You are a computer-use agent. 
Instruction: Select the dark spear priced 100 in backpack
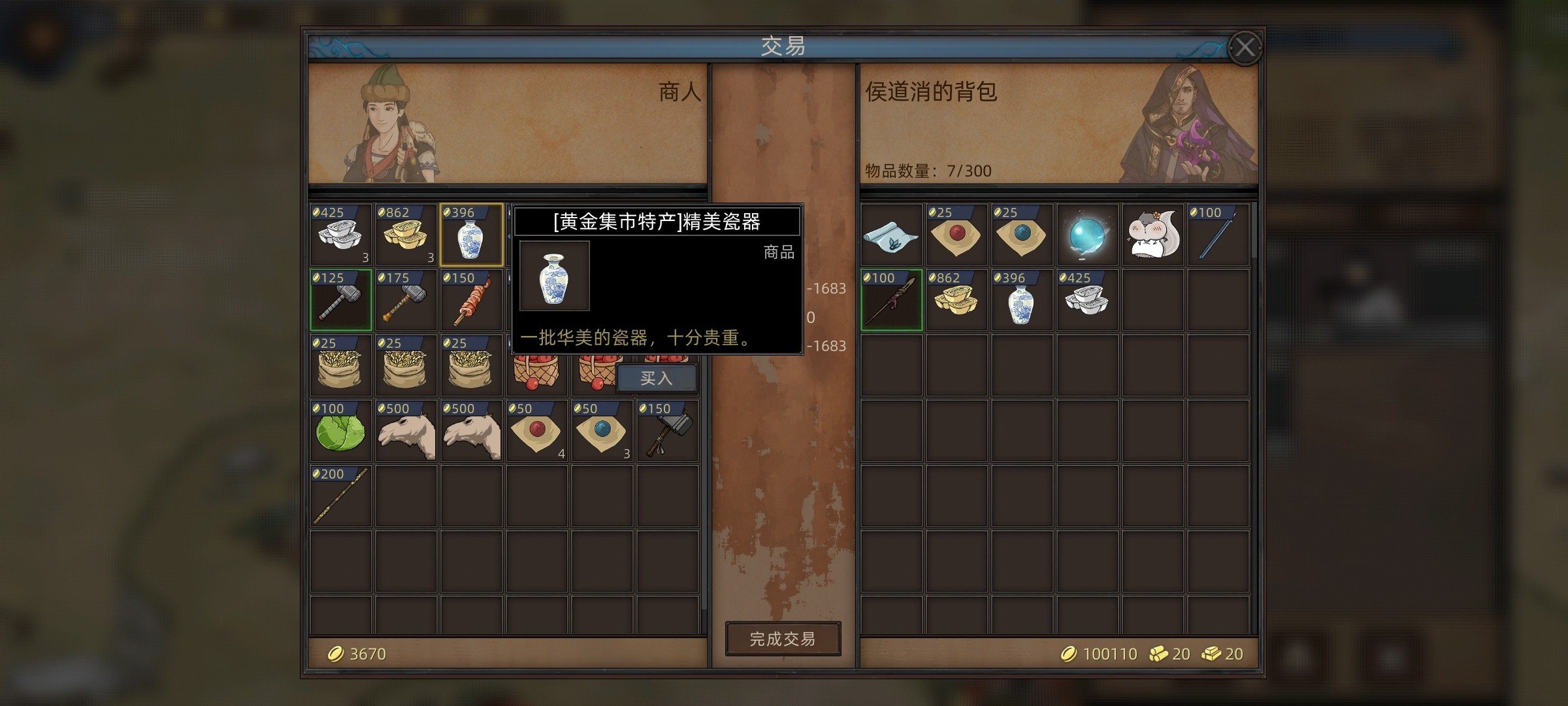(891, 301)
